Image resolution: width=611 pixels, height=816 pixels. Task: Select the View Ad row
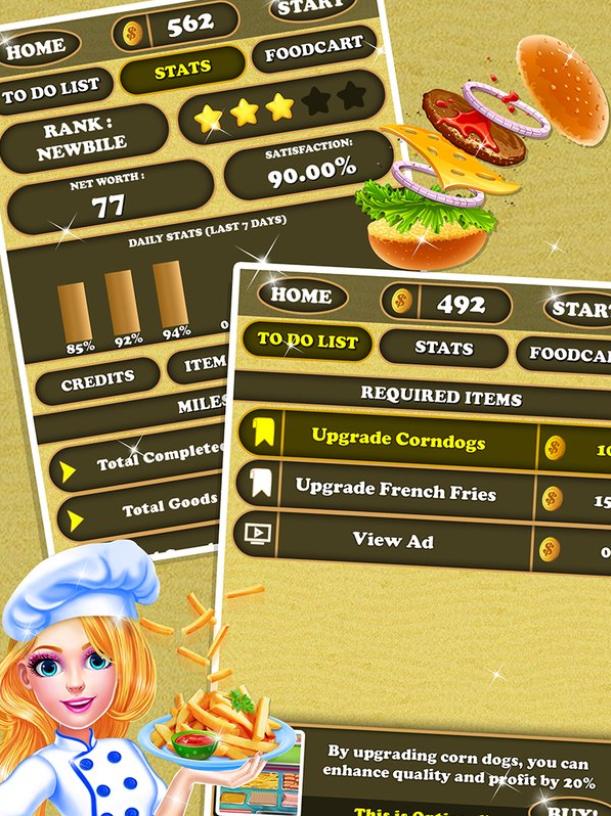click(x=392, y=539)
